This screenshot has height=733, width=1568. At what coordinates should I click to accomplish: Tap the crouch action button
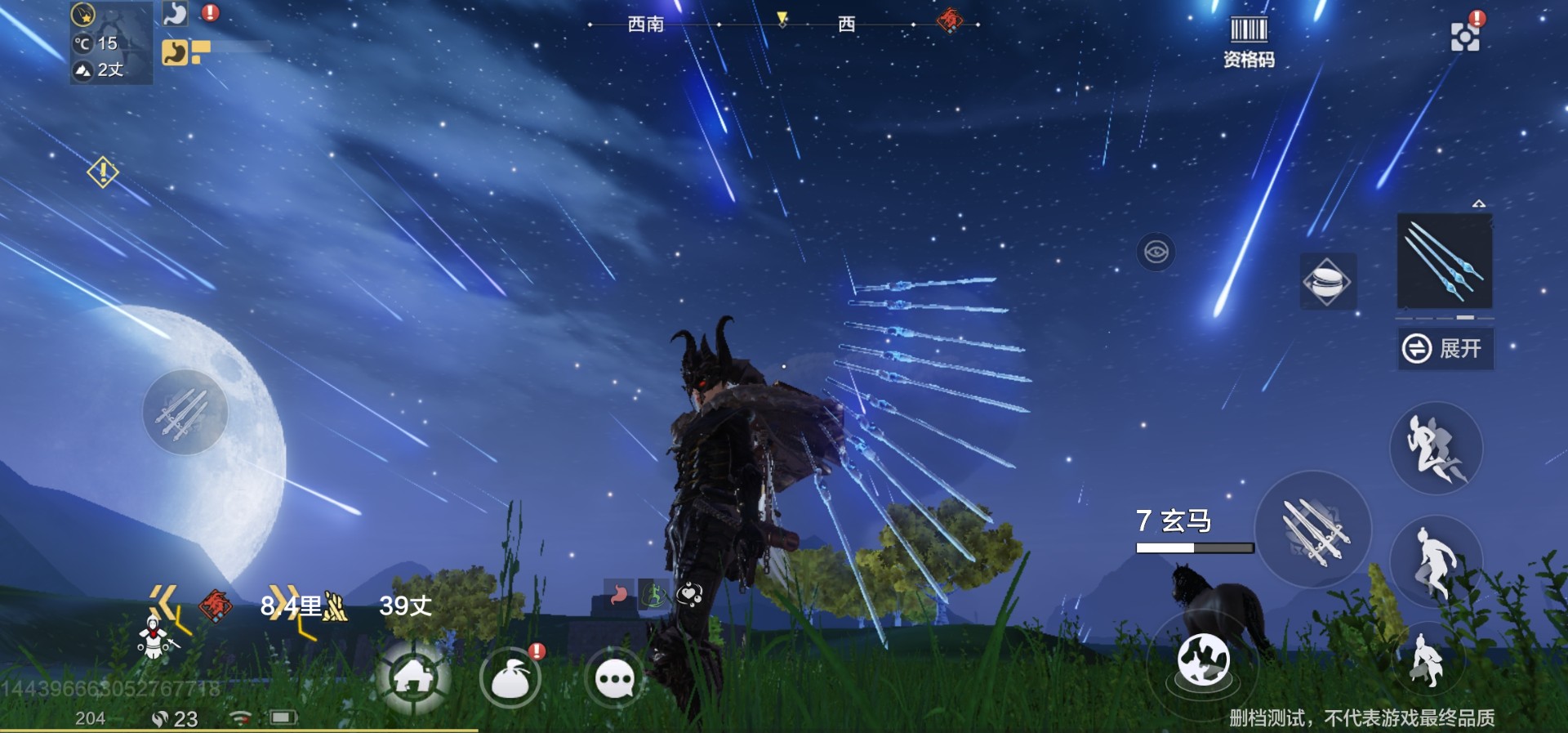(1427, 660)
